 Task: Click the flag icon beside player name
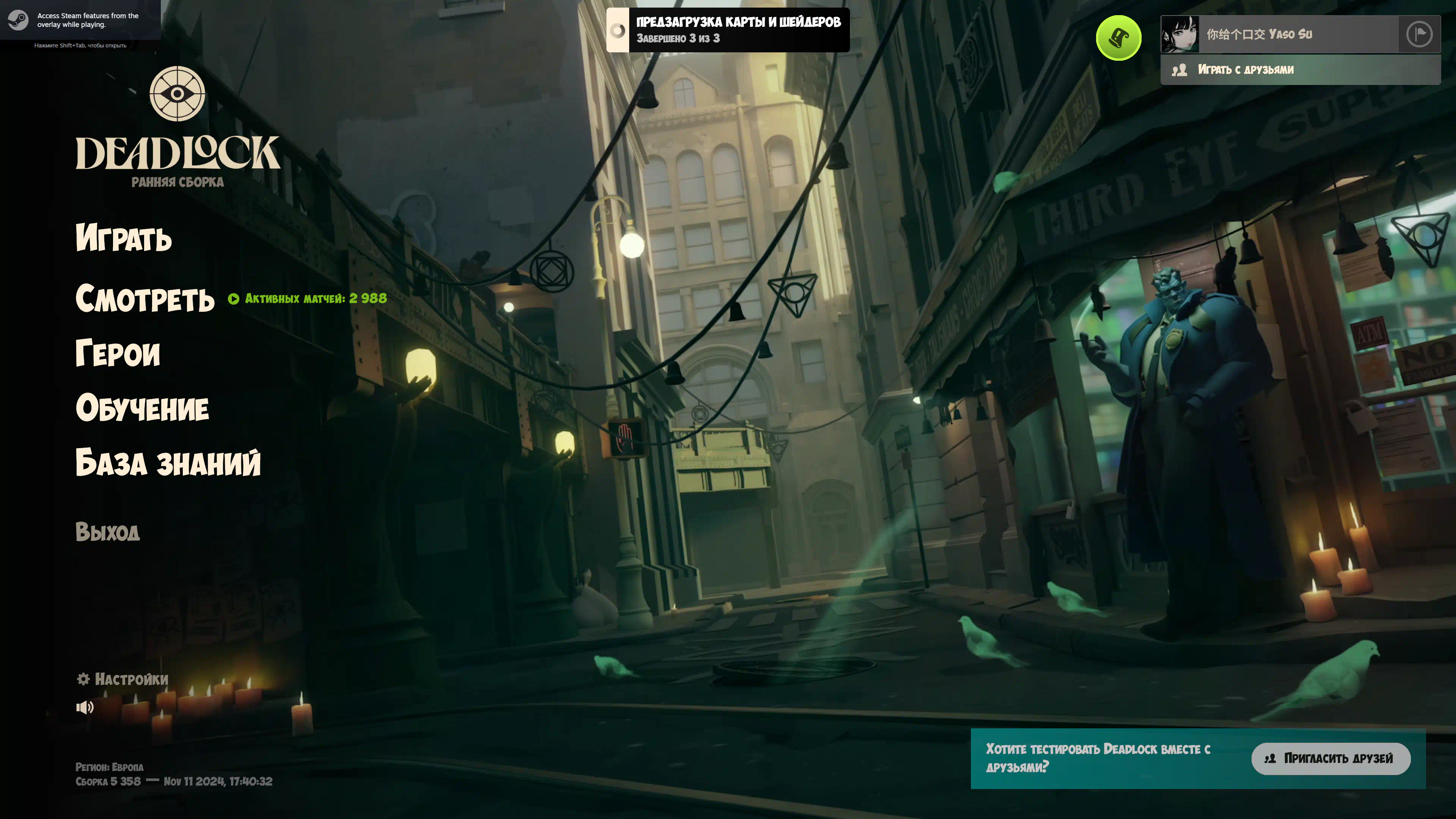point(1419,35)
